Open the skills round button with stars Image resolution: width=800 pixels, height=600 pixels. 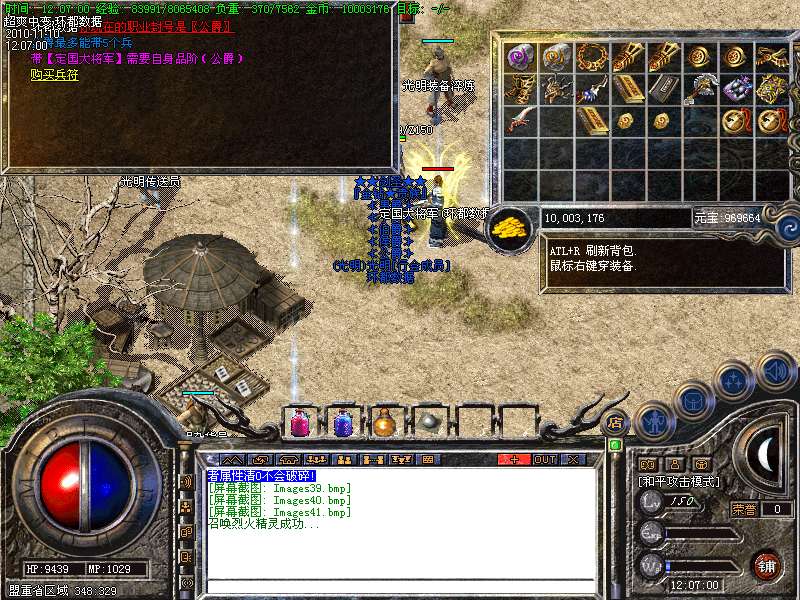pos(734,381)
